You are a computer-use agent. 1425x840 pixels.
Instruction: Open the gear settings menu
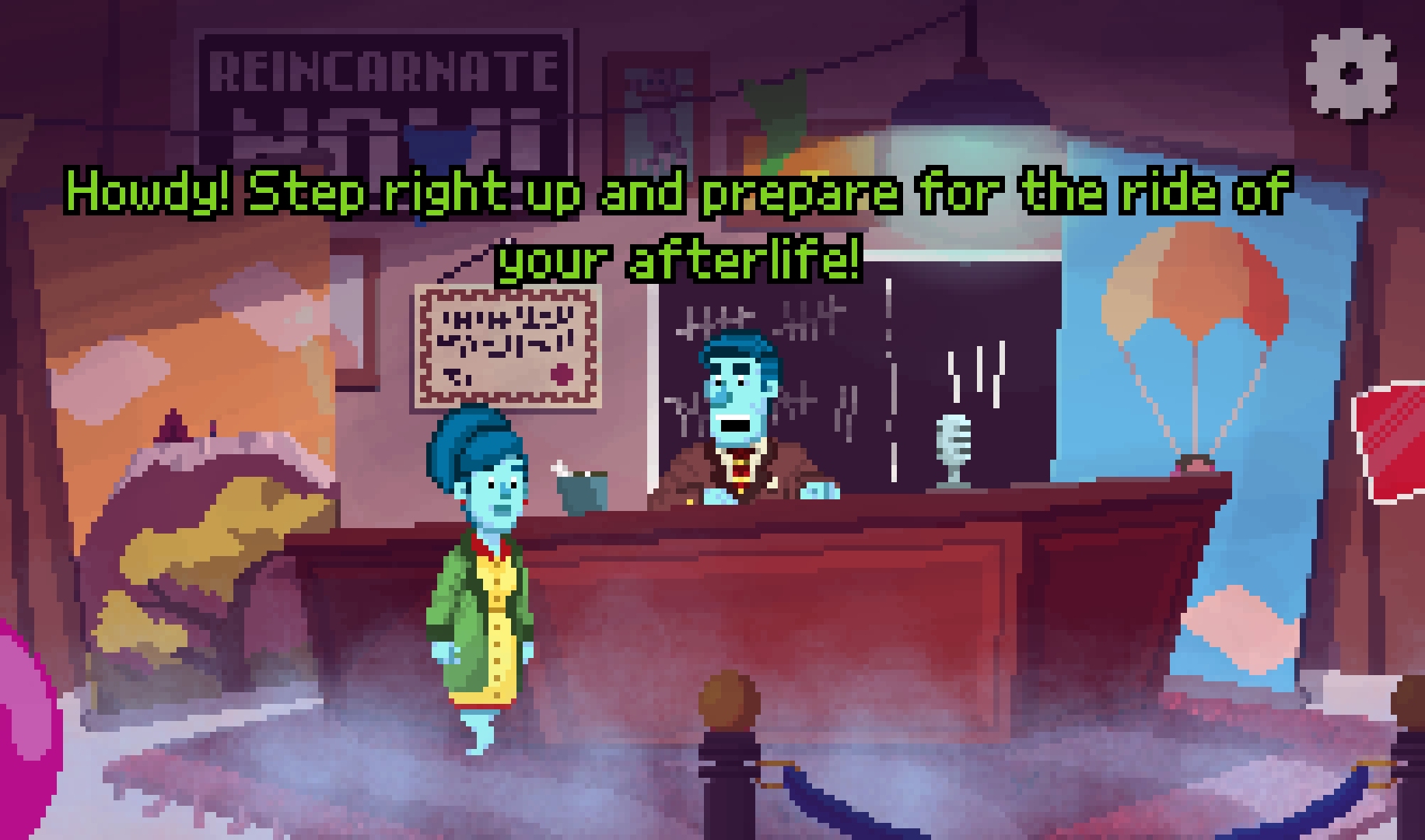1351,74
